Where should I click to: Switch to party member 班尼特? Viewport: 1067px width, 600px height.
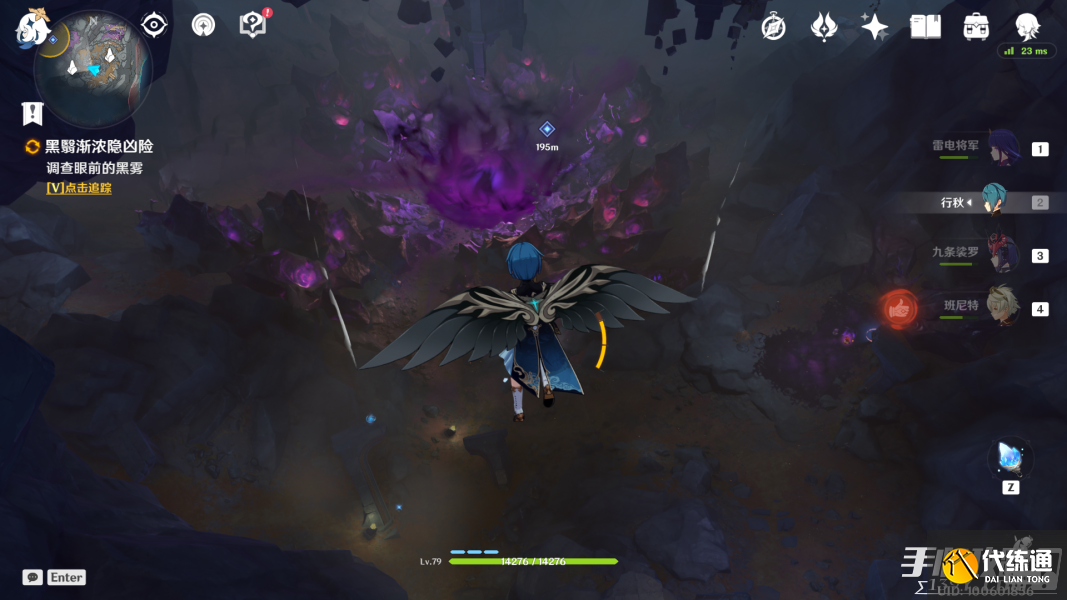pos(1001,307)
